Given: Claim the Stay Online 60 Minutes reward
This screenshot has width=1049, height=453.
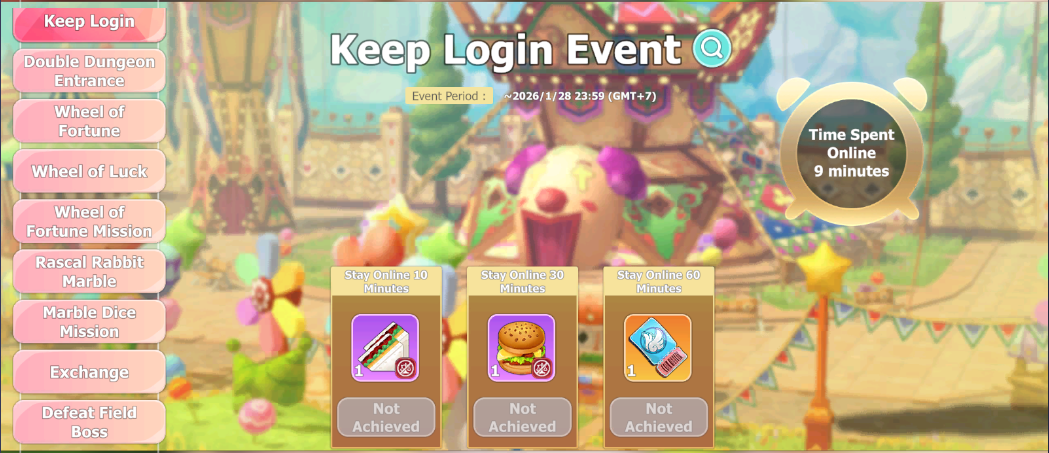Looking at the screenshot, I should tap(658, 417).
